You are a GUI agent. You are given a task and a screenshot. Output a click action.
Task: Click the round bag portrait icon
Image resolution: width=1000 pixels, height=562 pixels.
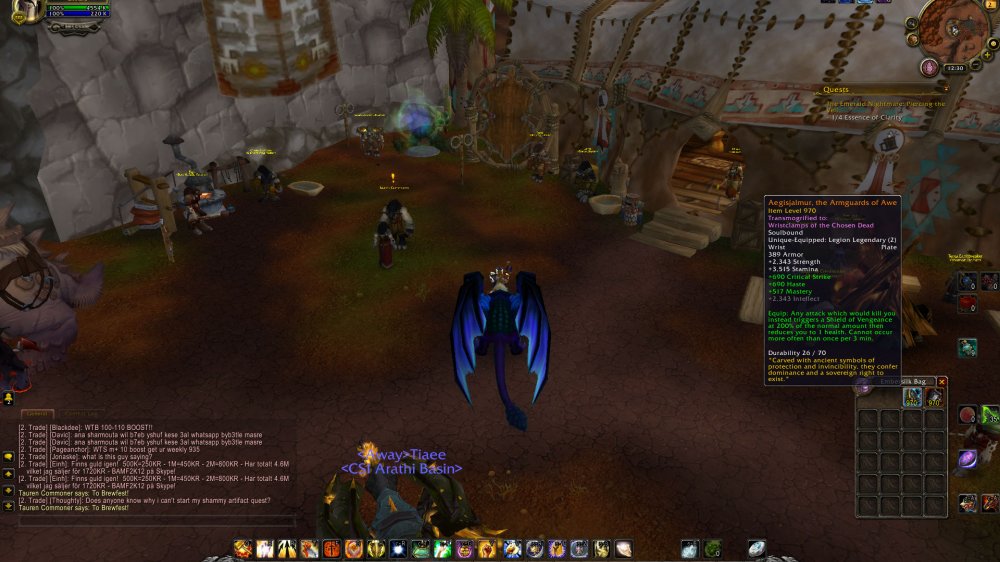864,386
